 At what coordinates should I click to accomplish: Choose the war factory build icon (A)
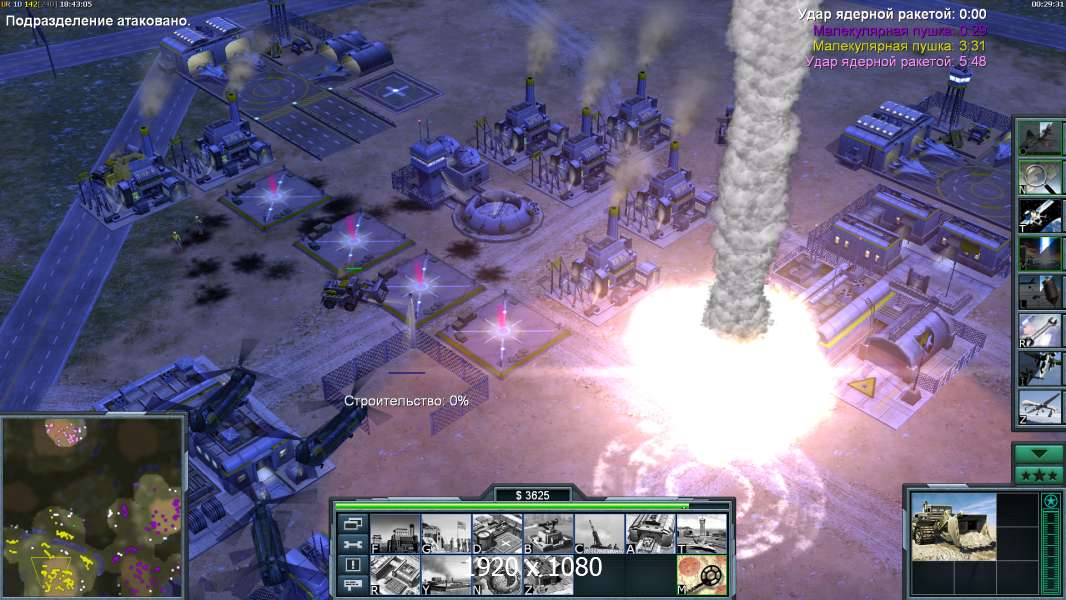coord(650,533)
